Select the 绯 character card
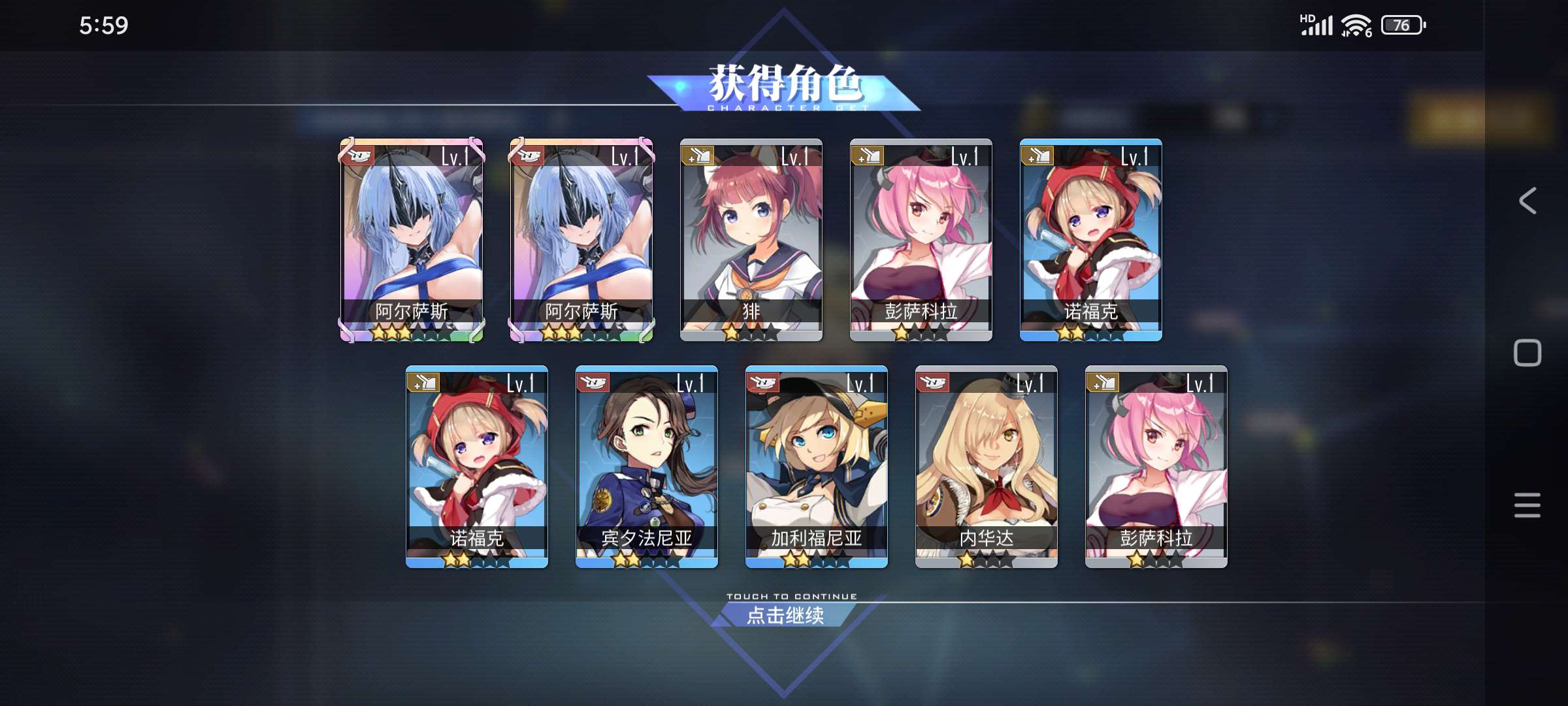This screenshot has height=706, width=1568. tap(751, 239)
